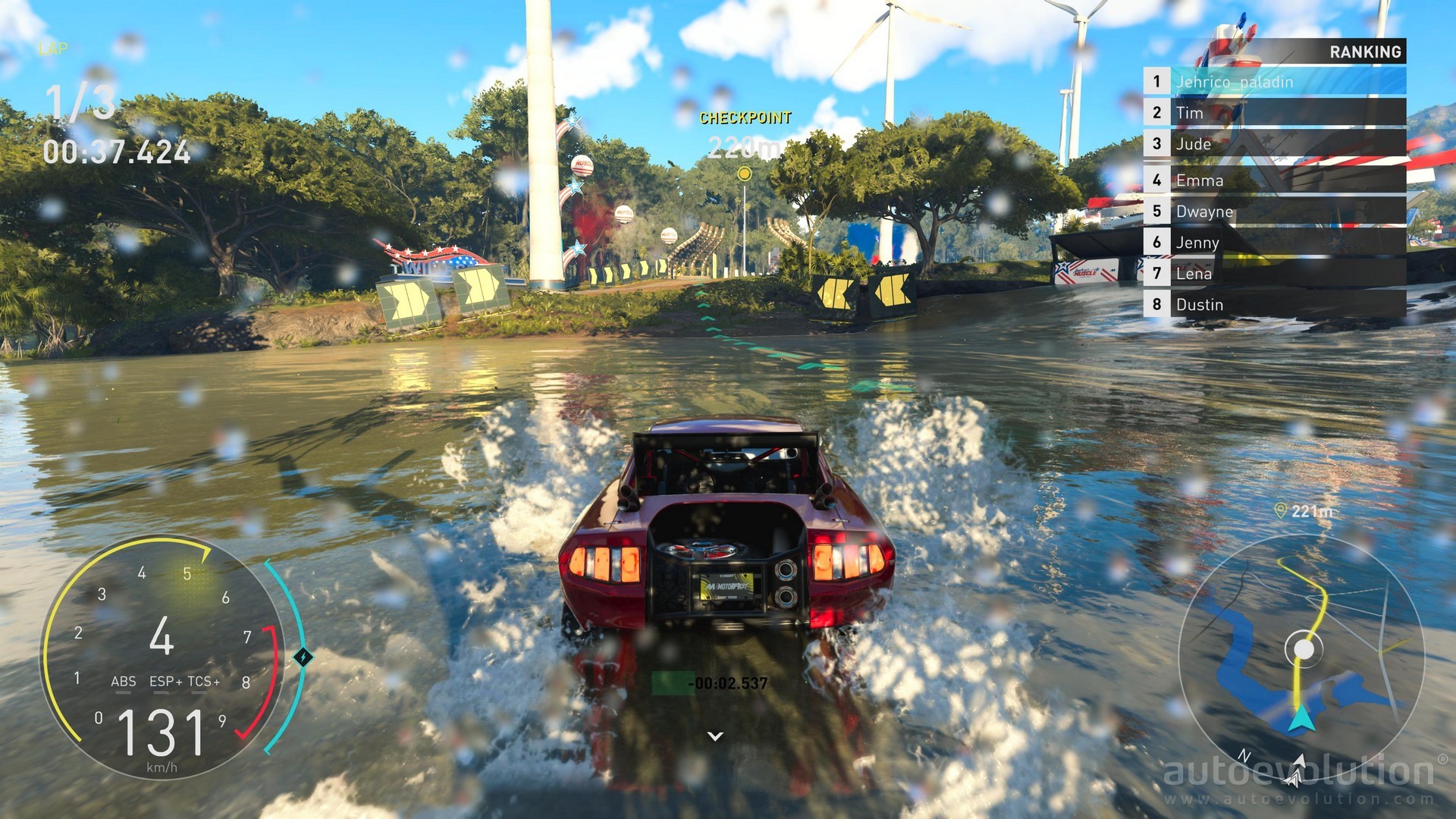
Task: Click the nitro lightning bolt icon
Action: pyautogui.click(x=303, y=657)
